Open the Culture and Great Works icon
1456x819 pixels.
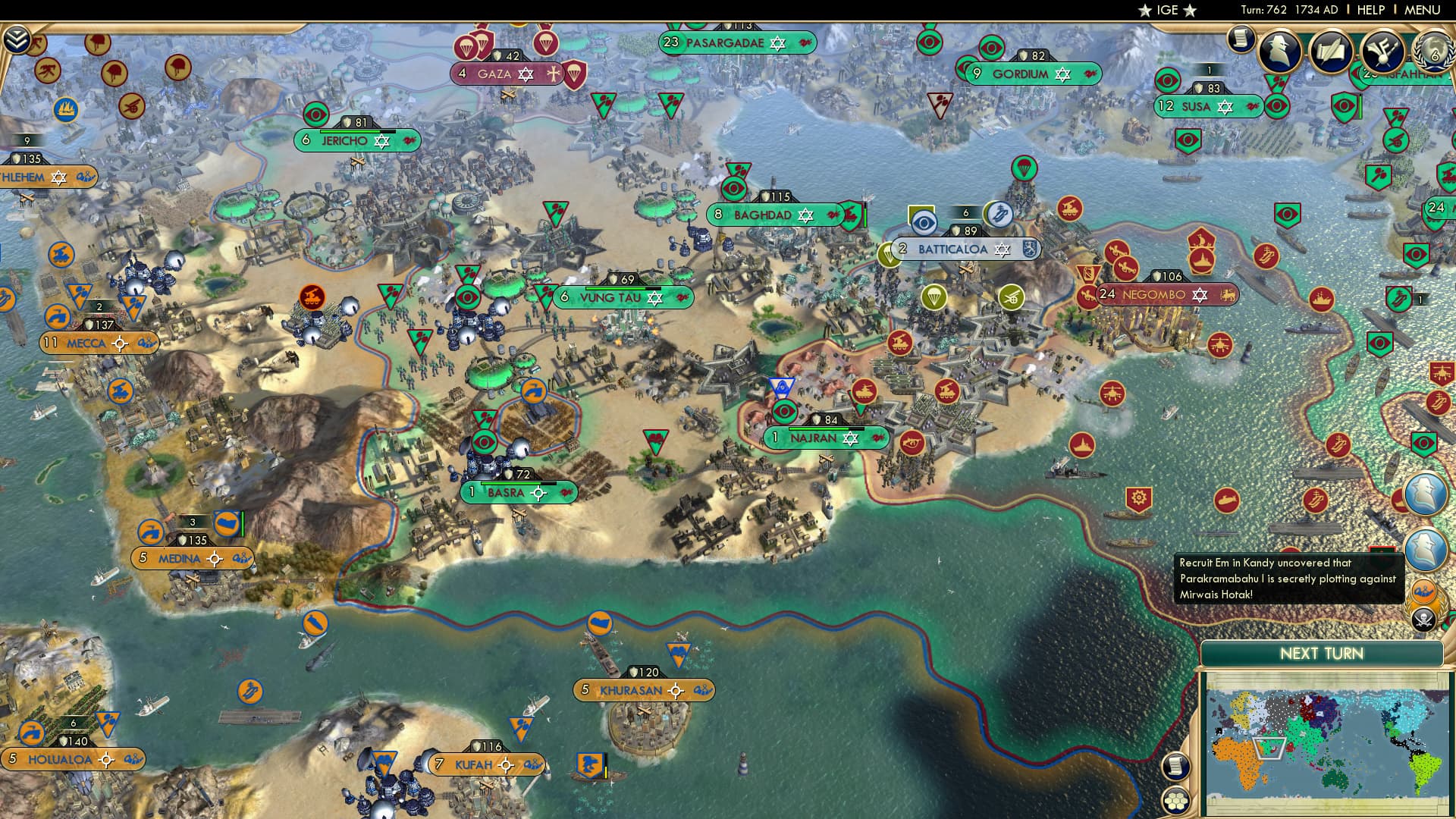(x=1382, y=51)
